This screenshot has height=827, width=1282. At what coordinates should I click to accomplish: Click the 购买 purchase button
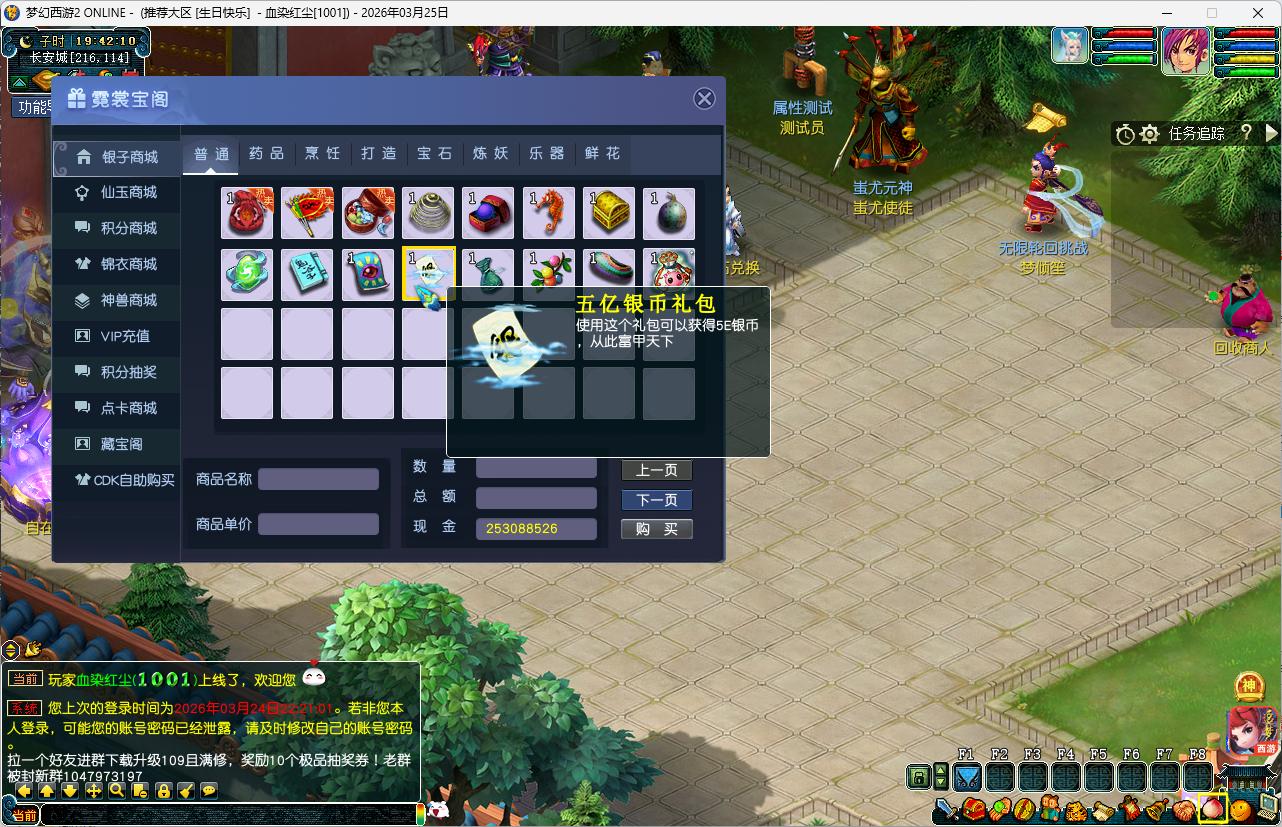(656, 529)
